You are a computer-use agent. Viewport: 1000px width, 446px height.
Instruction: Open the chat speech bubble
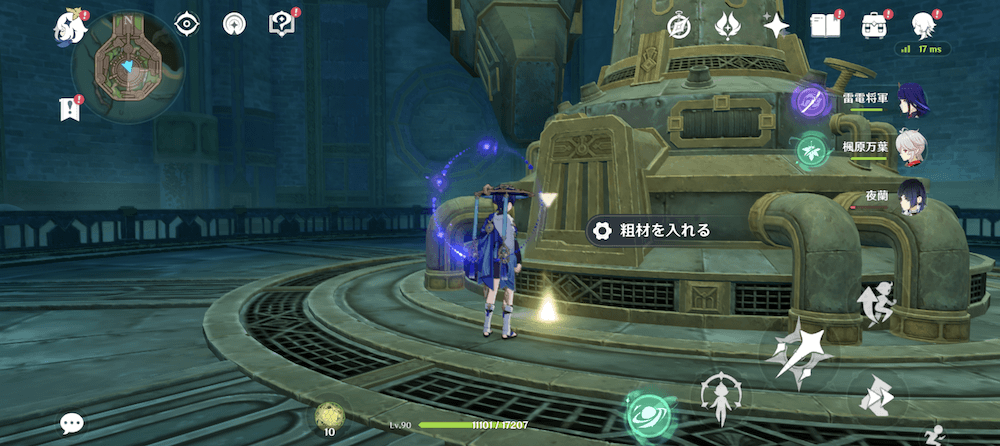pos(71,423)
